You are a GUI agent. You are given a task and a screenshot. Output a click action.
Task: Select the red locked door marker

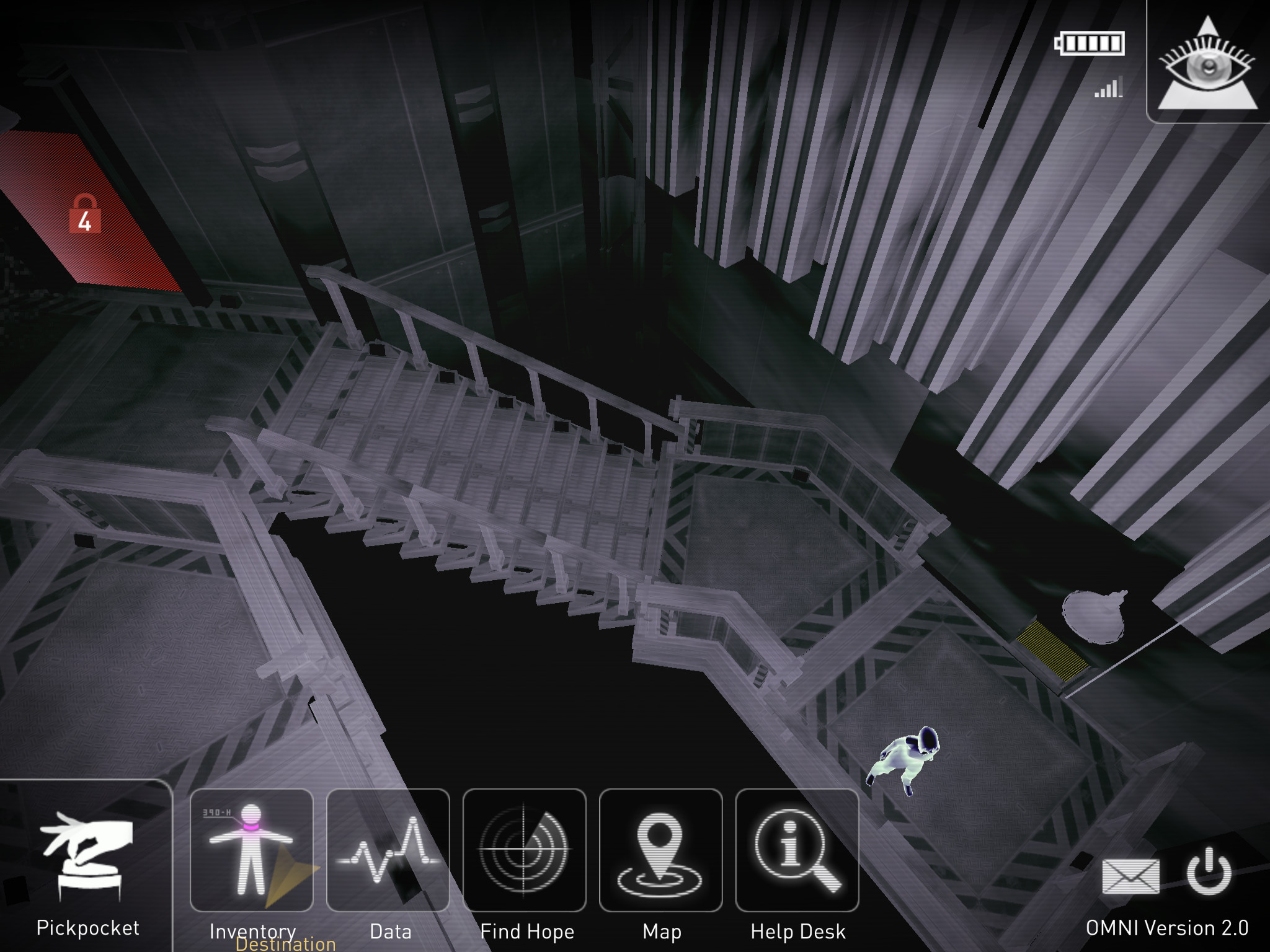pyautogui.click(x=84, y=214)
